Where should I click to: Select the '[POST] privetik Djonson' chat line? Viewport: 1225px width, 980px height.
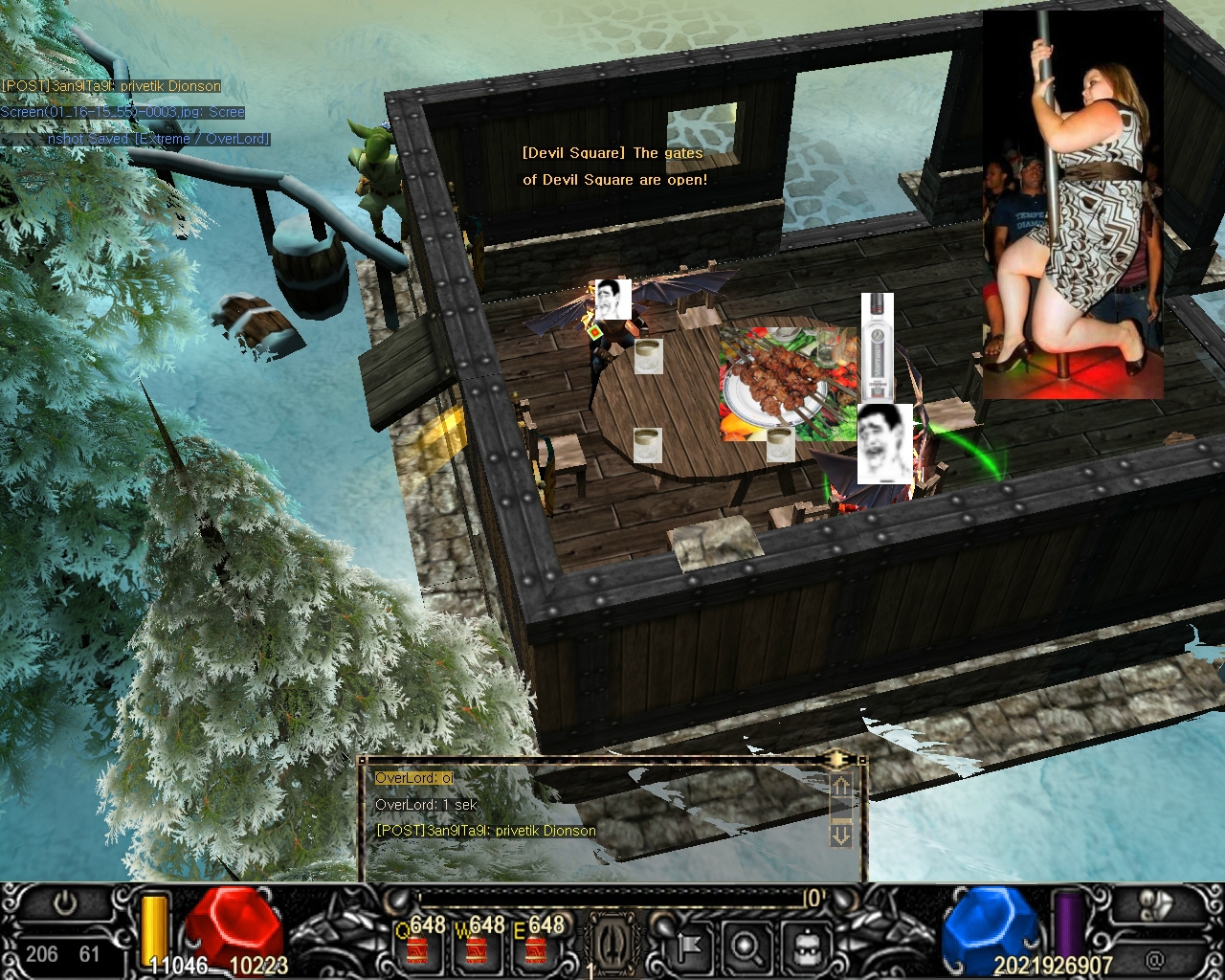coord(486,830)
